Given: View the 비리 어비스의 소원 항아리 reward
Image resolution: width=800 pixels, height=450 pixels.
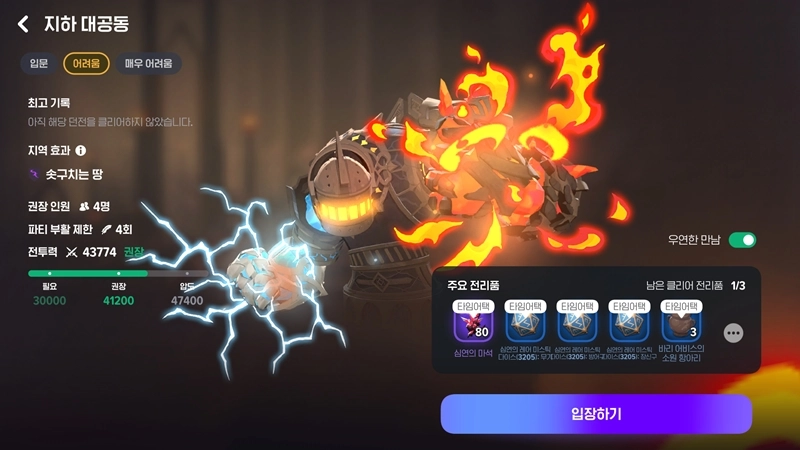Looking at the screenshot, I should (681, 327).
